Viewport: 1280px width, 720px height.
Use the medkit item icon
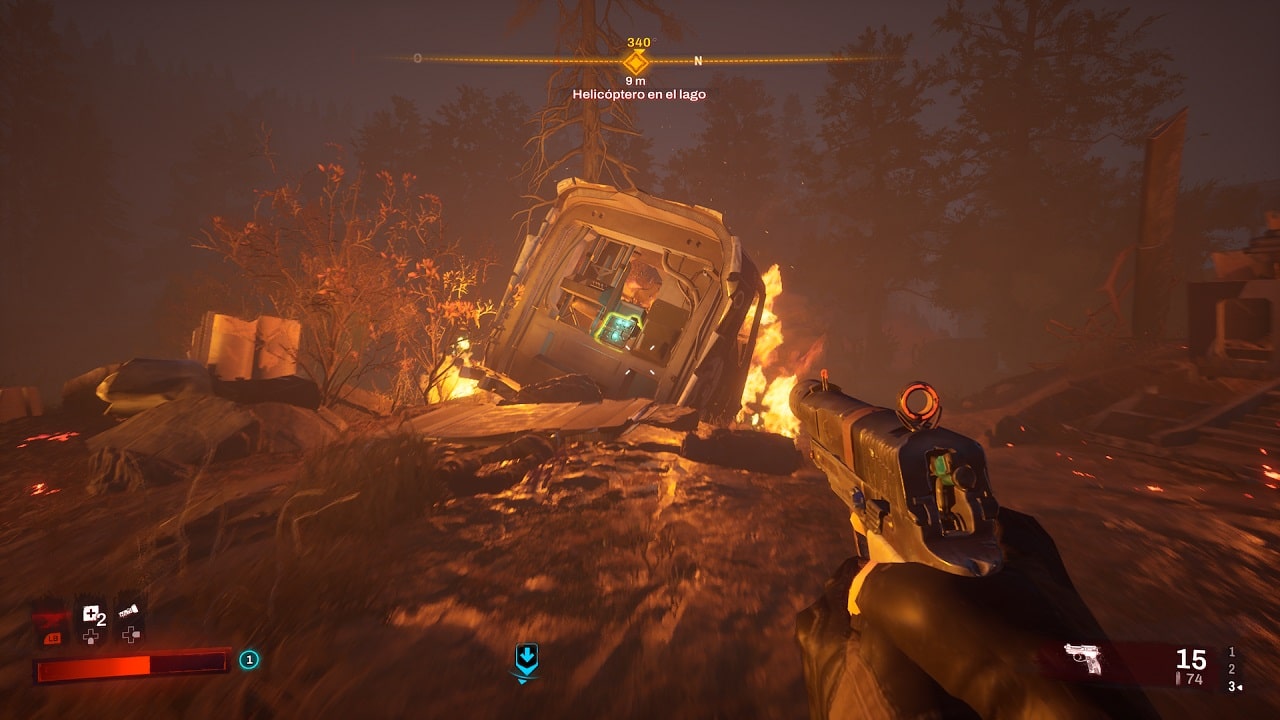click(92, 615)
